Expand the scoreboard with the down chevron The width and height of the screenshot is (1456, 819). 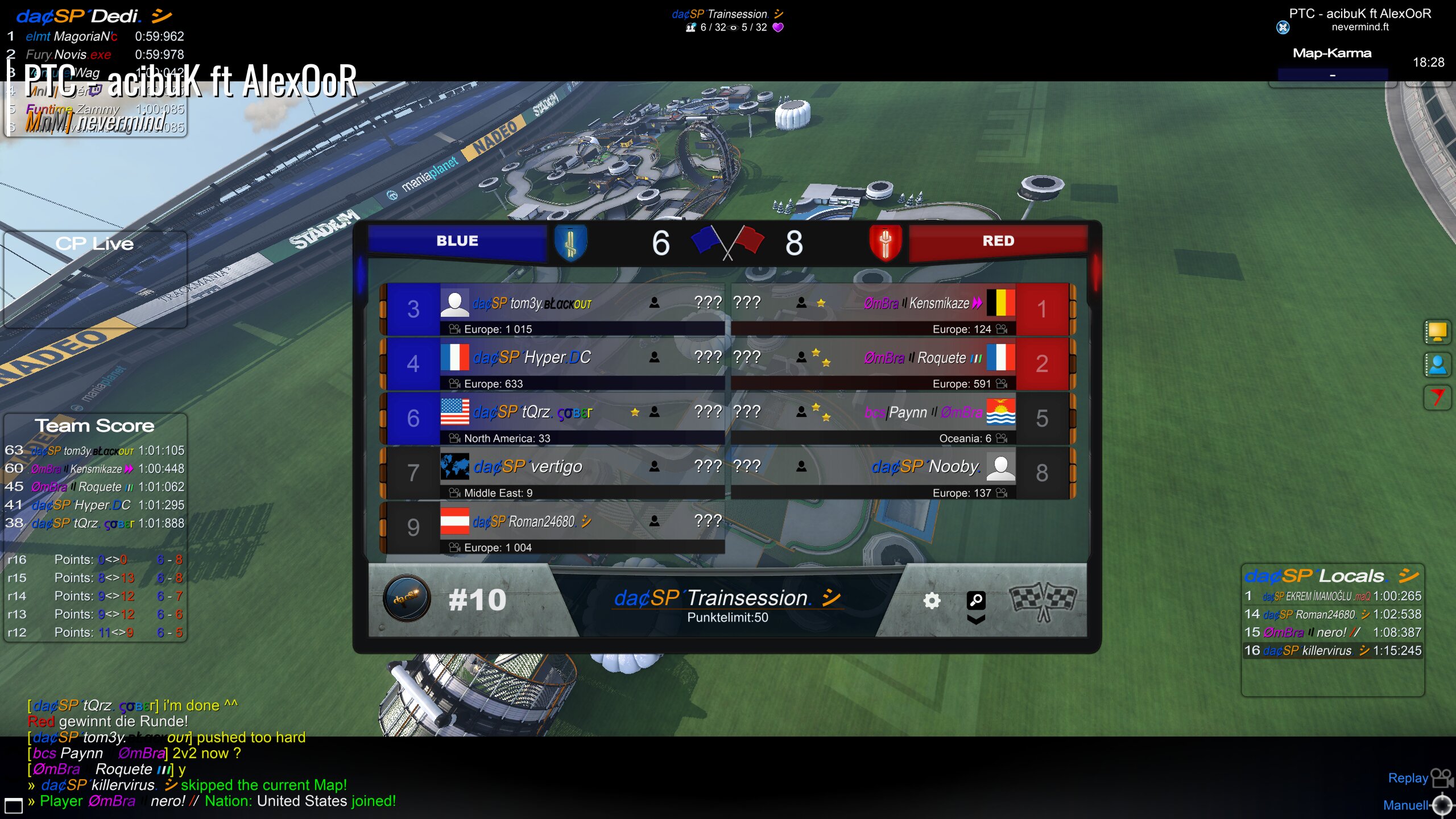[x=976, y=620]
